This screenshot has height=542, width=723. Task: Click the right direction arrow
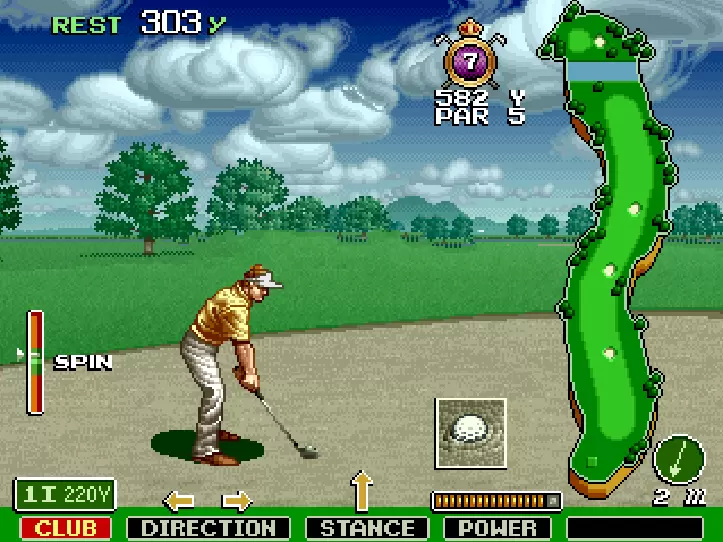pyautogui.click(x=237, y=499)
